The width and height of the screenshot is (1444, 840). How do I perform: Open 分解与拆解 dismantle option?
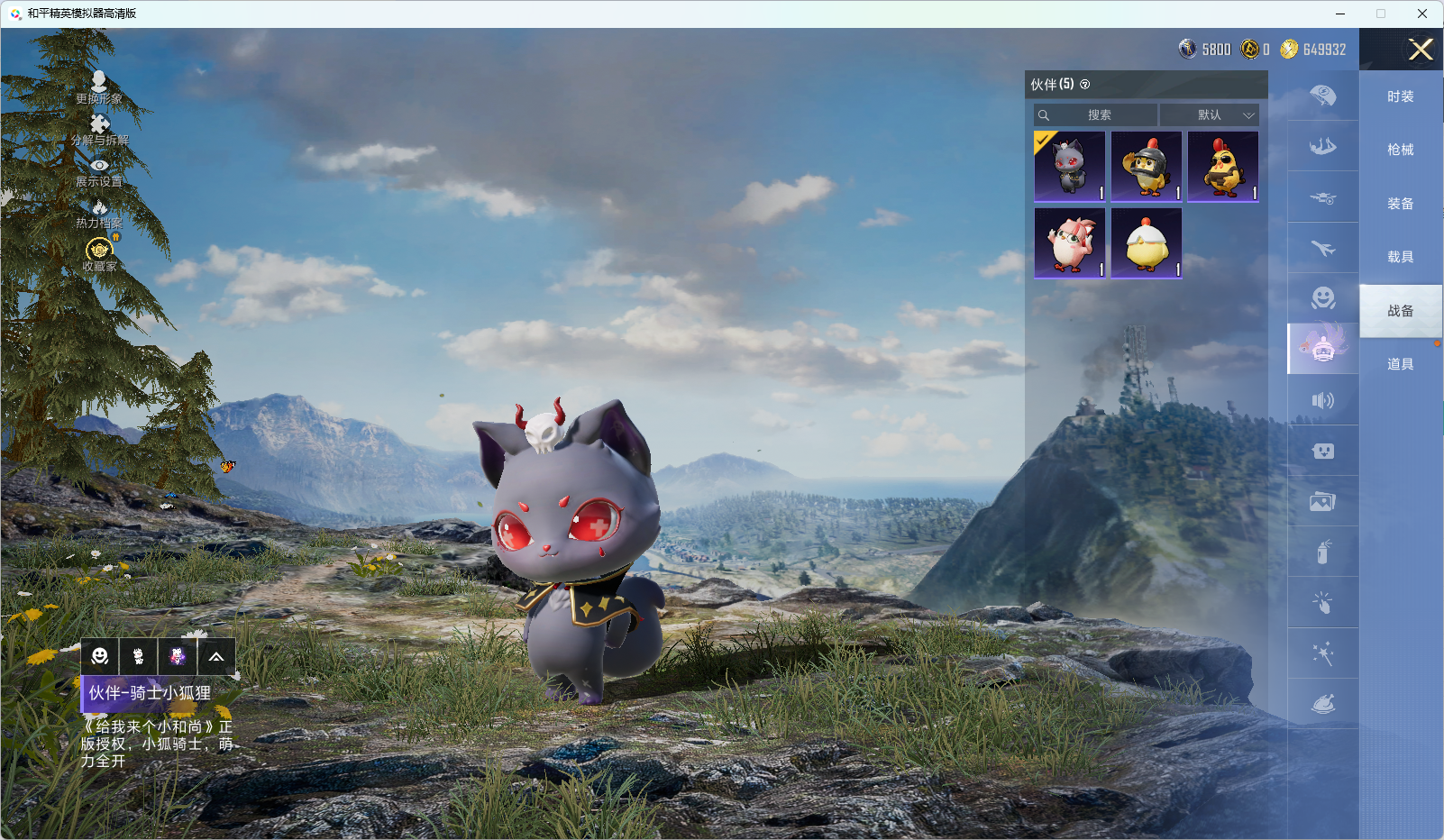(99, 130)
